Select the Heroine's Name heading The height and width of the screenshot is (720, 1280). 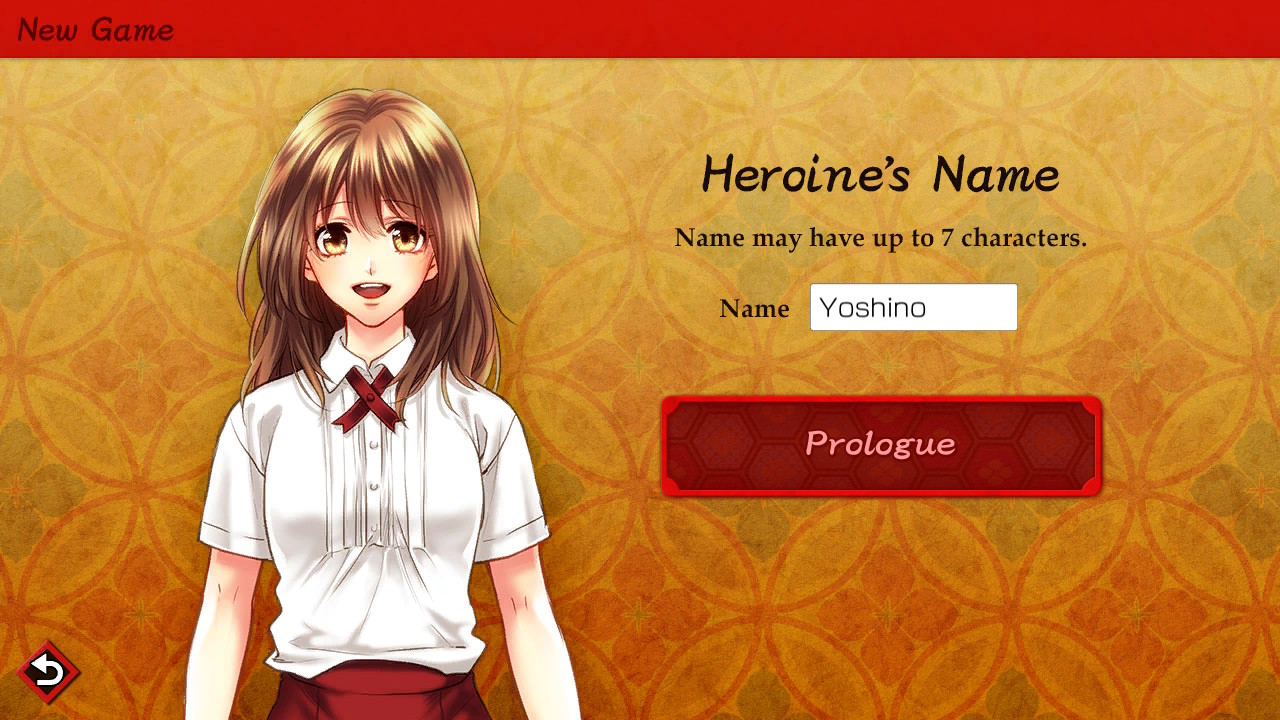click(881, 176)
